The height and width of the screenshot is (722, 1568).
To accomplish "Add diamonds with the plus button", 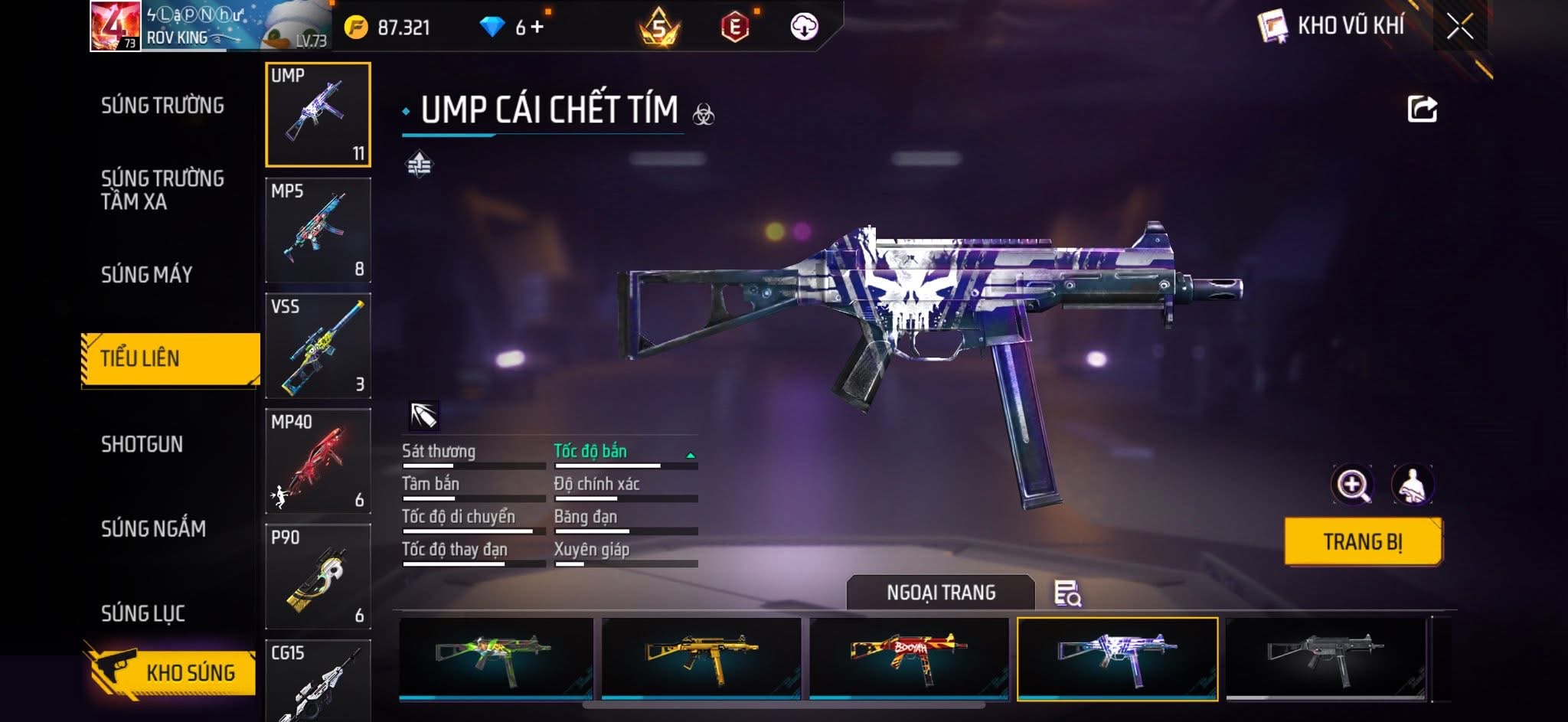I will (537, 28).
